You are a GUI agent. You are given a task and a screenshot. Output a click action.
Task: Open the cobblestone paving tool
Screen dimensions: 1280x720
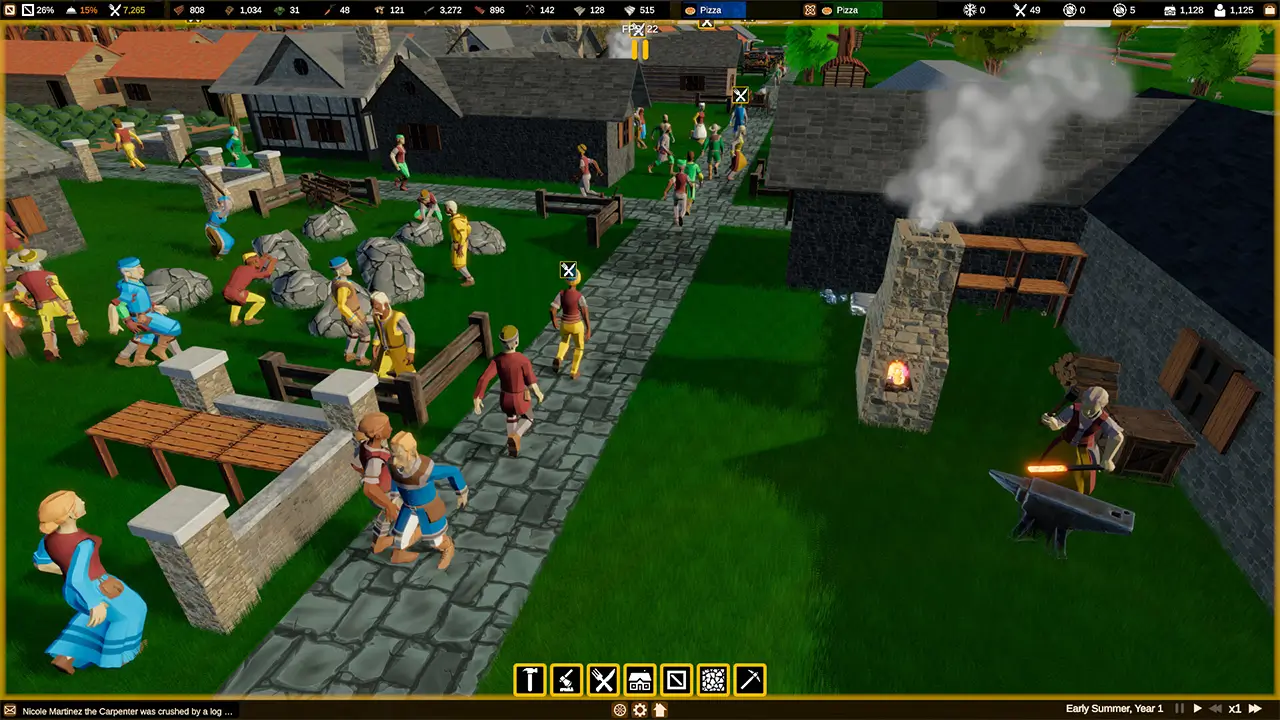[x=713, y=680]
